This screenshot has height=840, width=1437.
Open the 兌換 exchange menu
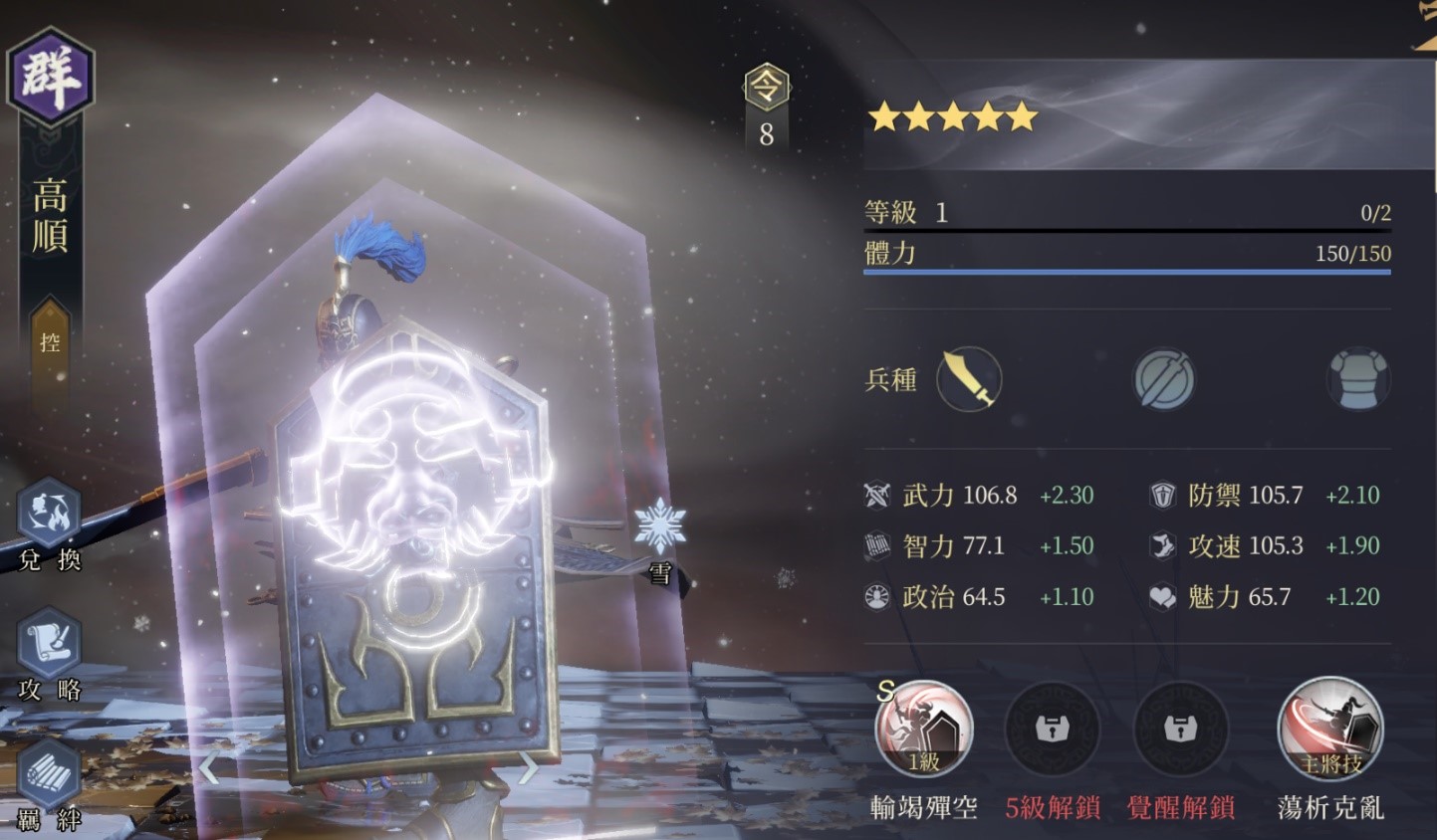click(49, 520)
